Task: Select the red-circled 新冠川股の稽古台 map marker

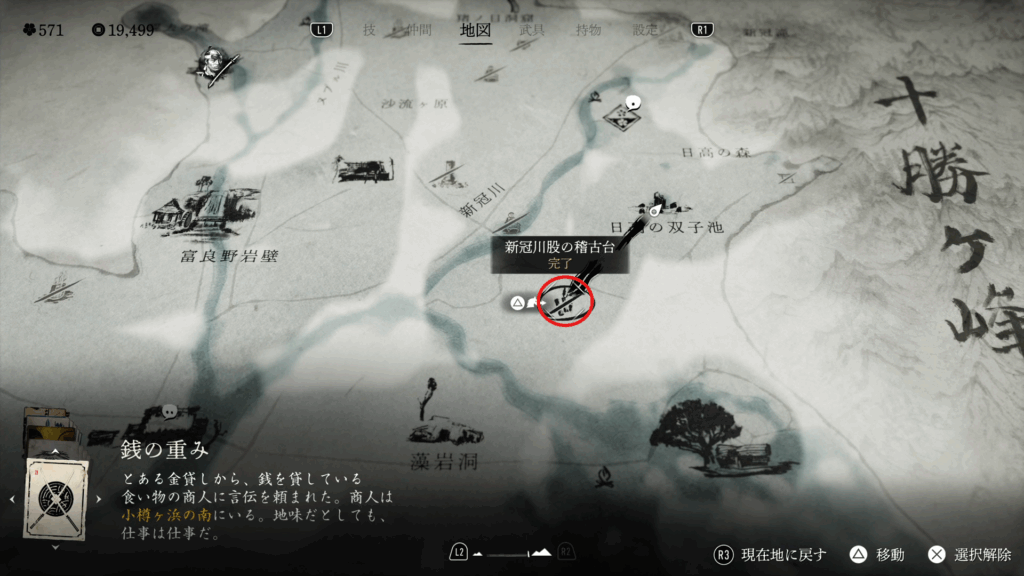Action: [566, 299]
